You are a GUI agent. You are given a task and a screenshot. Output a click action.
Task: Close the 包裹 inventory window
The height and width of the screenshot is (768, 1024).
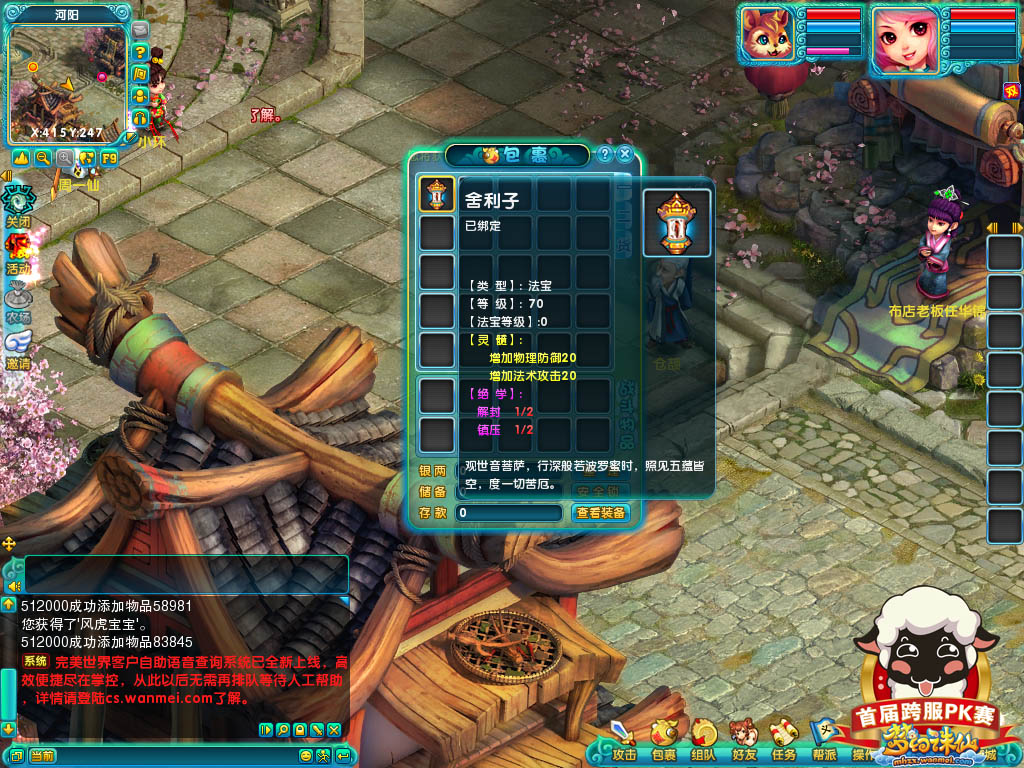point(625,154)
